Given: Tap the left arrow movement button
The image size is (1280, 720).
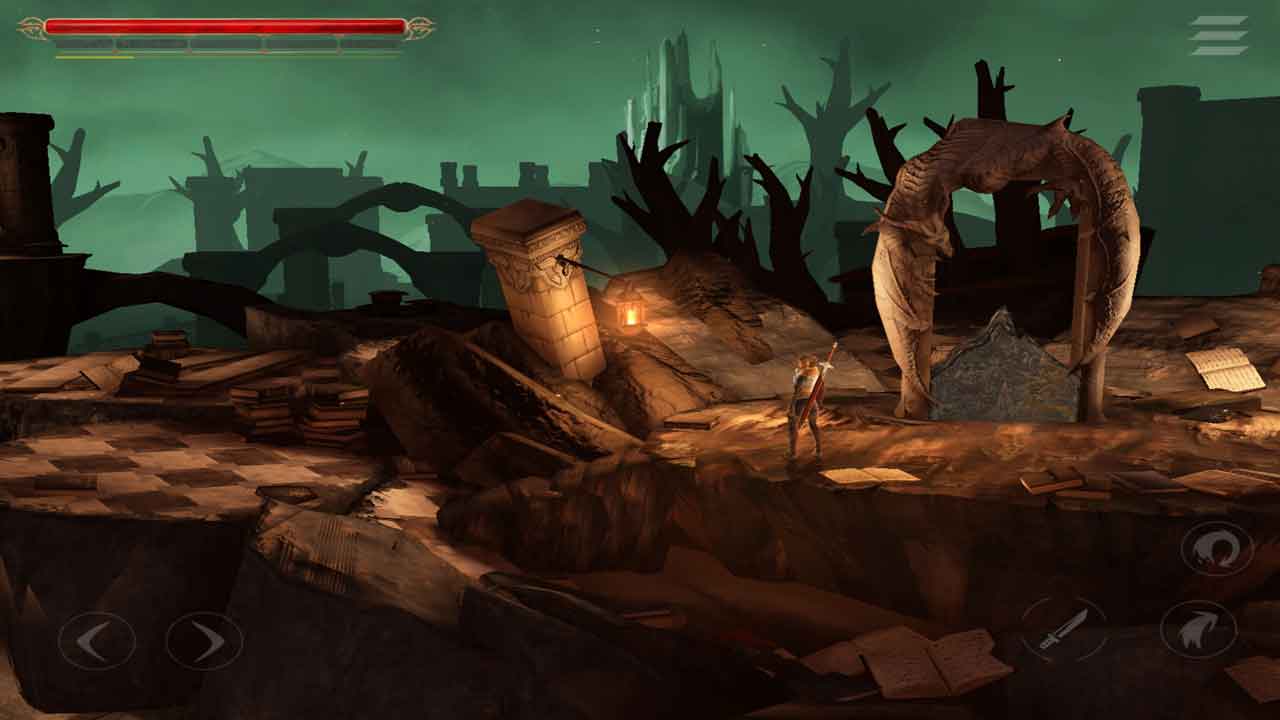Looking at the screenshot, I should [96, 641].
